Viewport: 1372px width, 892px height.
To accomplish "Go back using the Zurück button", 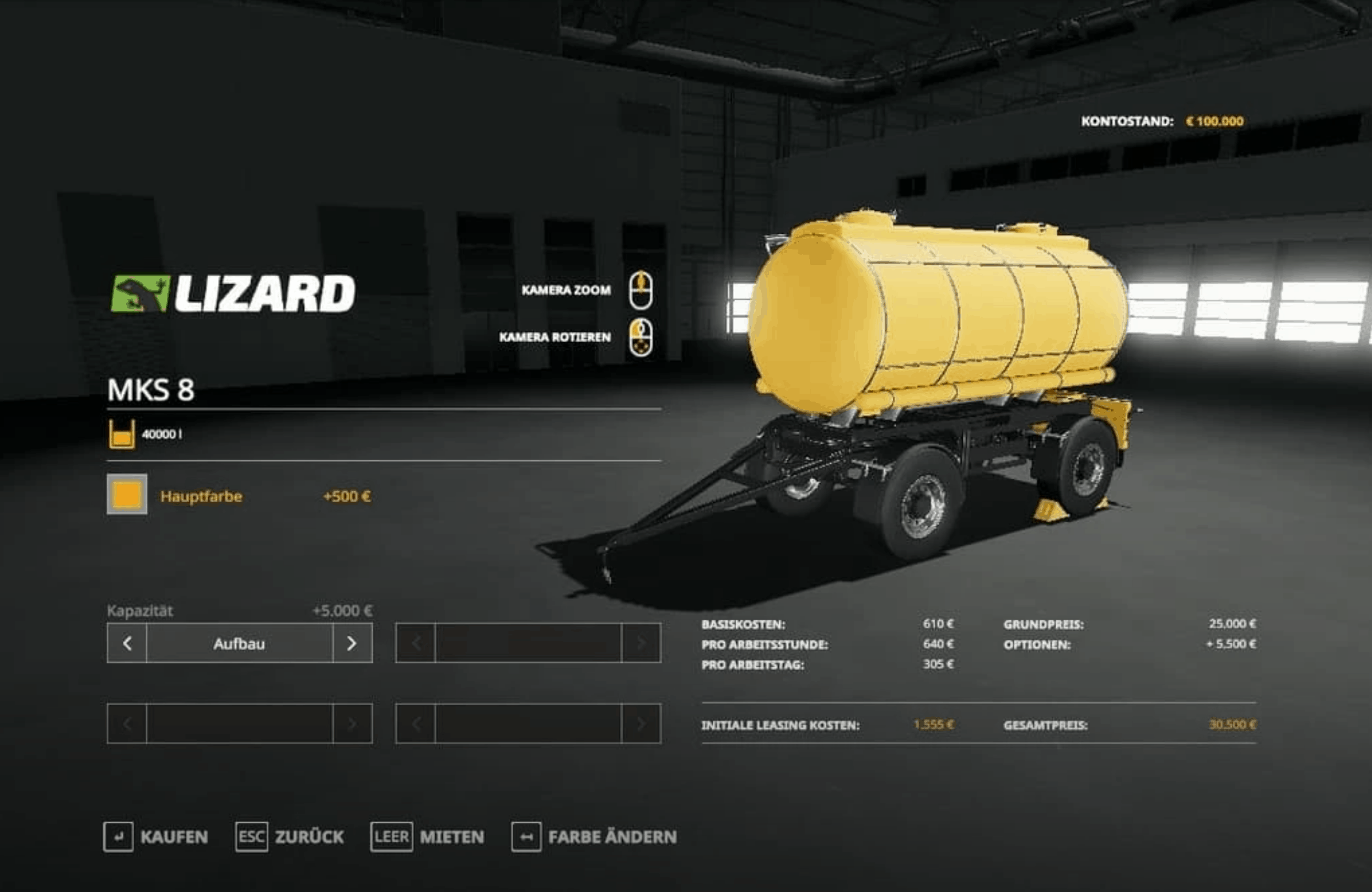I will (x=290, y=836).
